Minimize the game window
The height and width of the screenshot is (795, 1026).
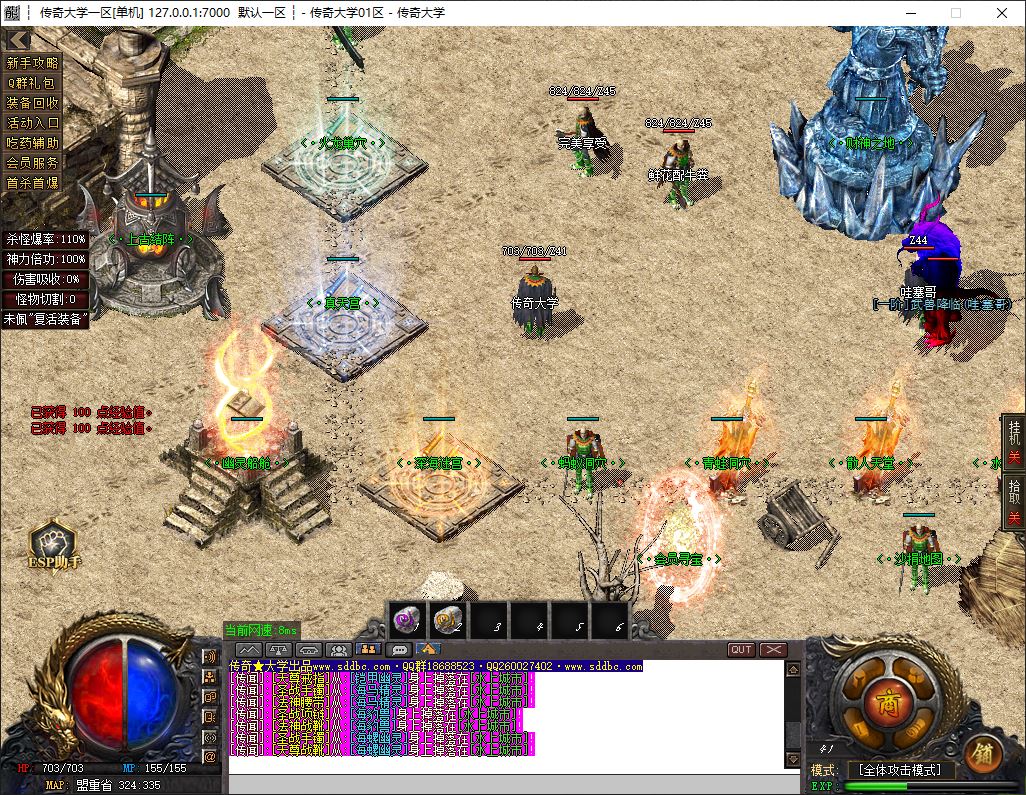910,13
